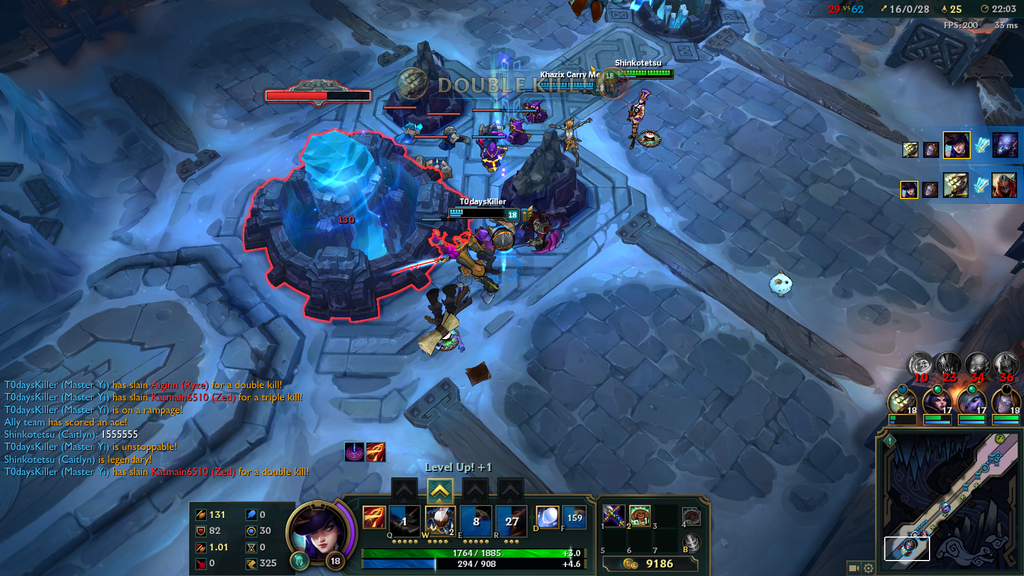Trigger the R ultimate ability icon
Screen dimensions: 1024x576
coord(511,519)
